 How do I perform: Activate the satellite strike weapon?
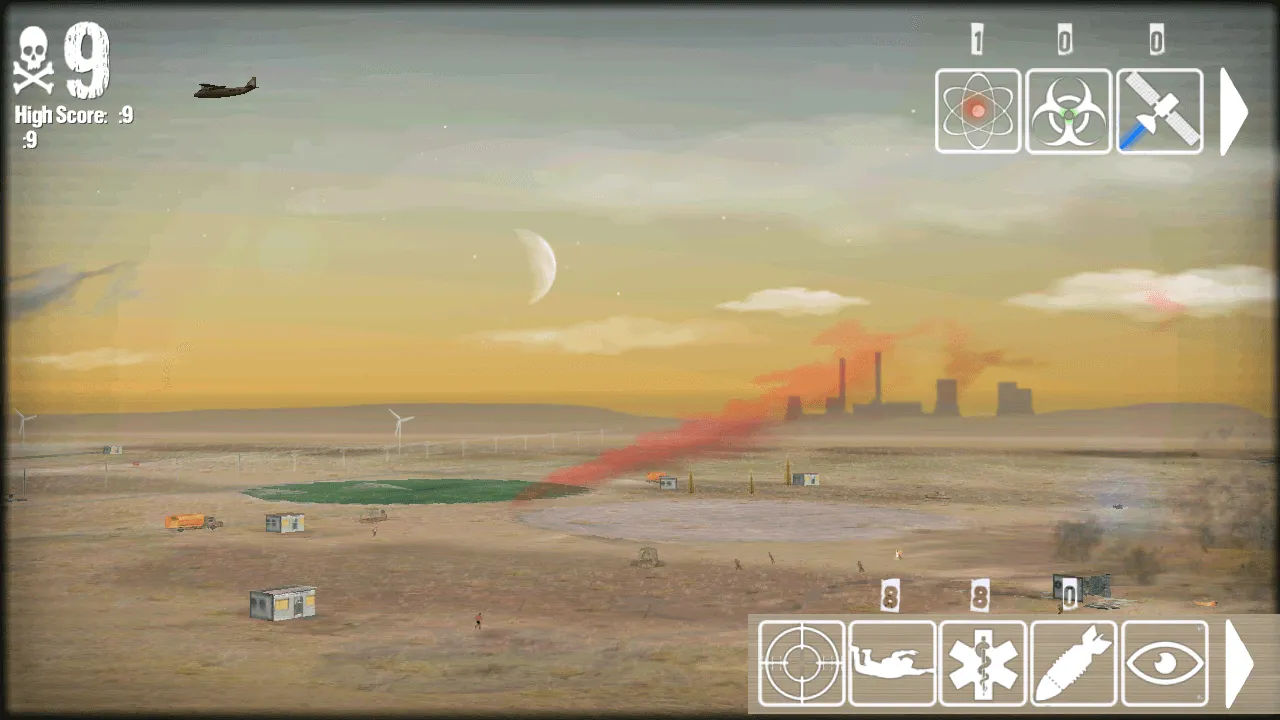click(1158, 111)
